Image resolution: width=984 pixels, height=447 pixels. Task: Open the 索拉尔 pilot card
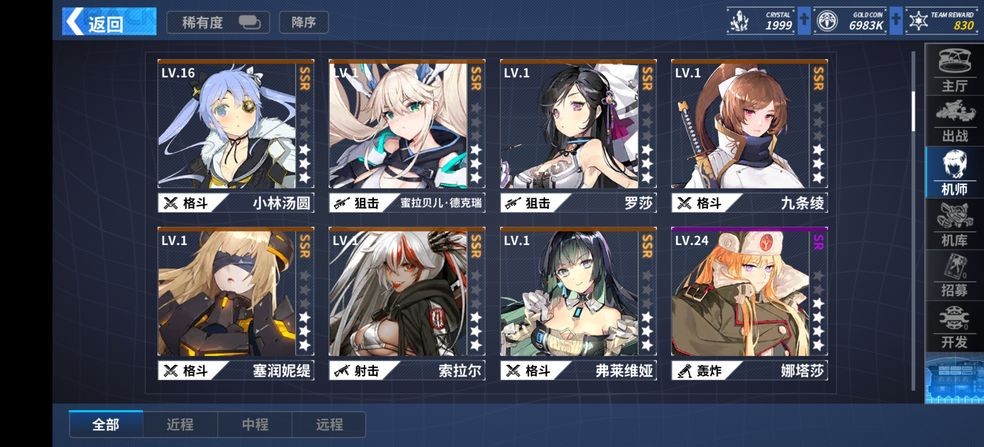[x=407, y=303]
